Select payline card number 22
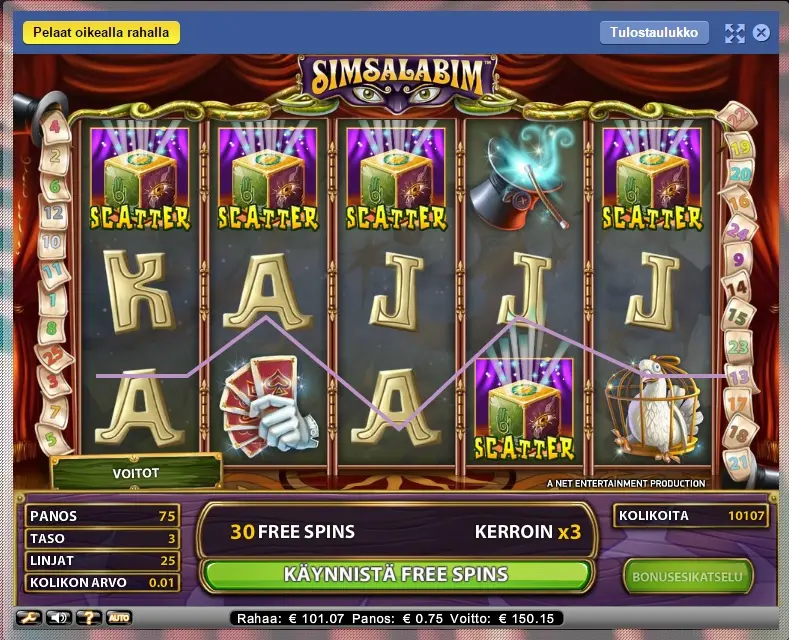This screenshot has height=640, width=789. tap(738, 118)
